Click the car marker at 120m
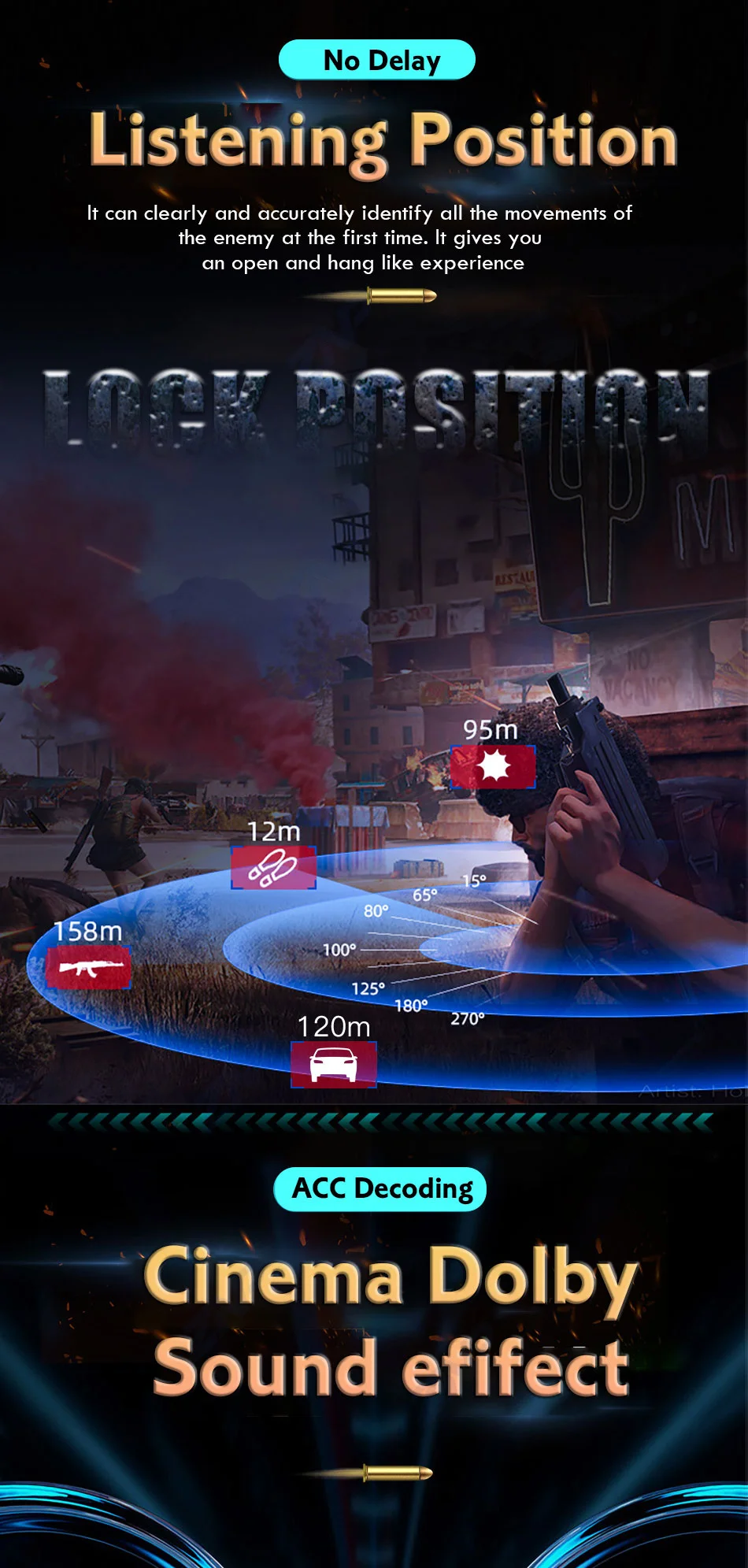748x1568 pixels. (334, 1065)
